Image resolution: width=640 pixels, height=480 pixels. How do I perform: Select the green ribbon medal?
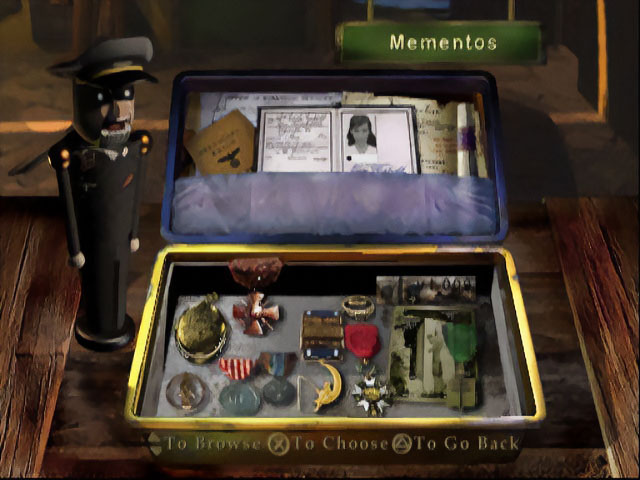pos(460,343)
